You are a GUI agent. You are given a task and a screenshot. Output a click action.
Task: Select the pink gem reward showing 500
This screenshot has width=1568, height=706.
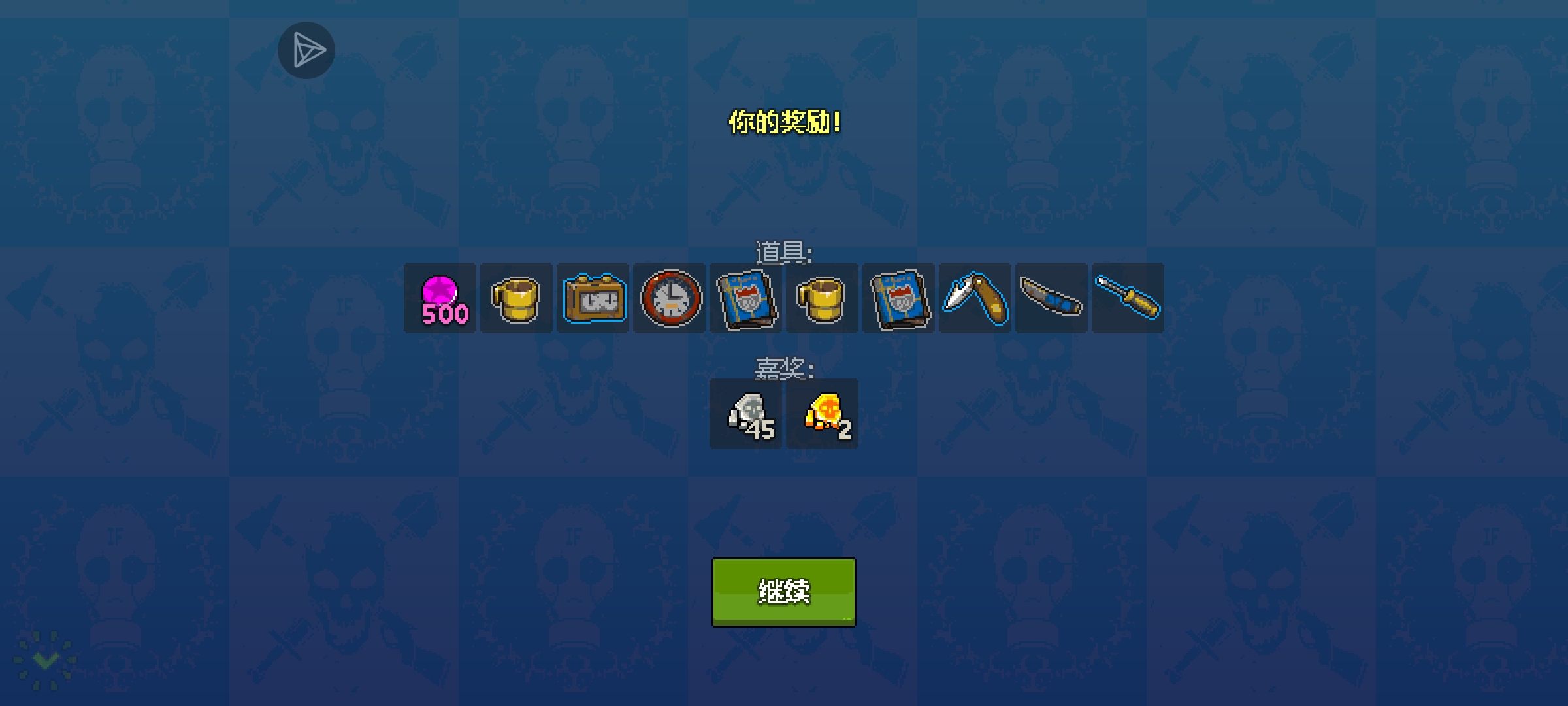pyautogui.click(x=440, y=298)
